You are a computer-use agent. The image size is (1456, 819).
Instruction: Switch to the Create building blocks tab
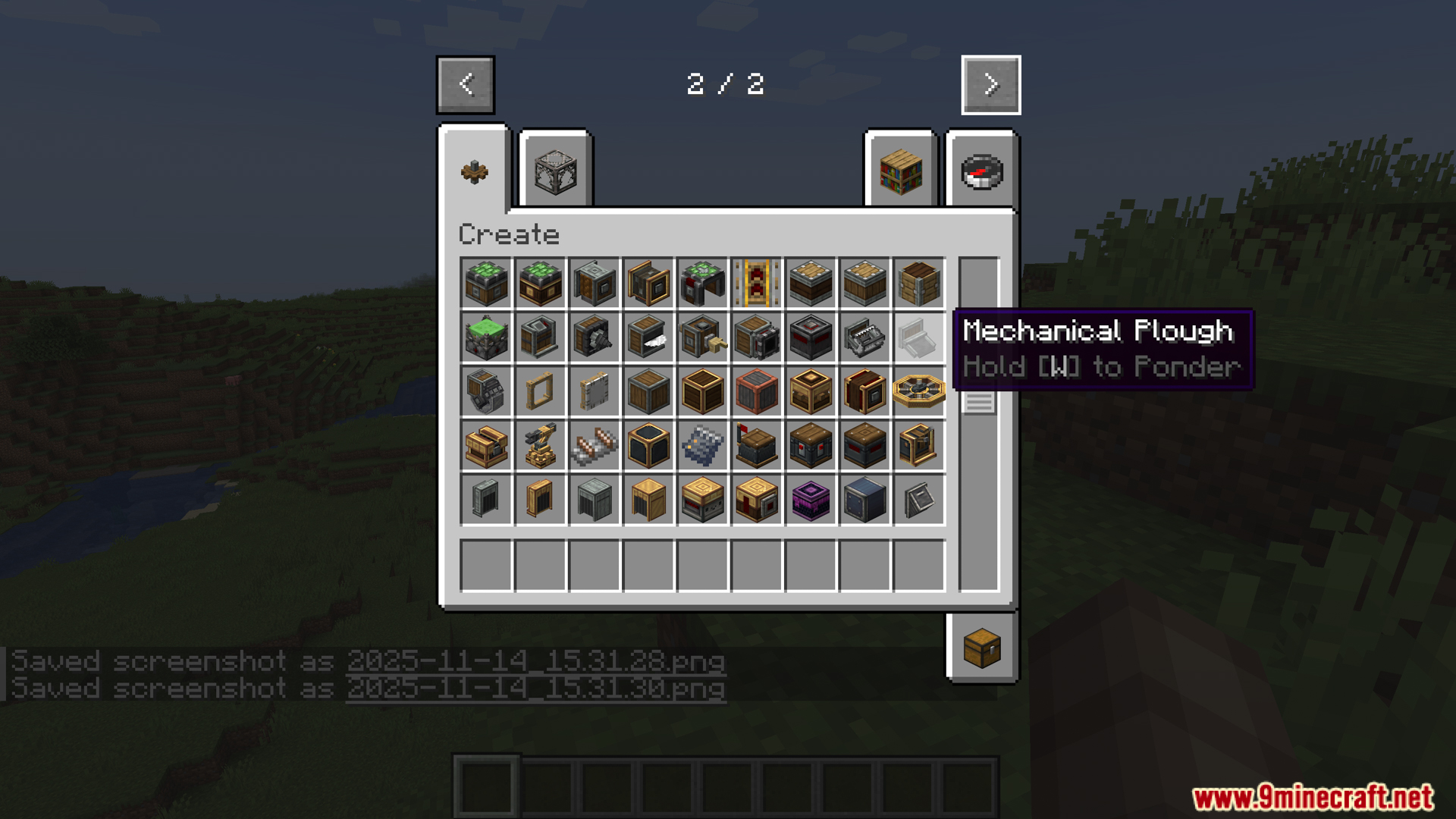click(x=555, y=171)
